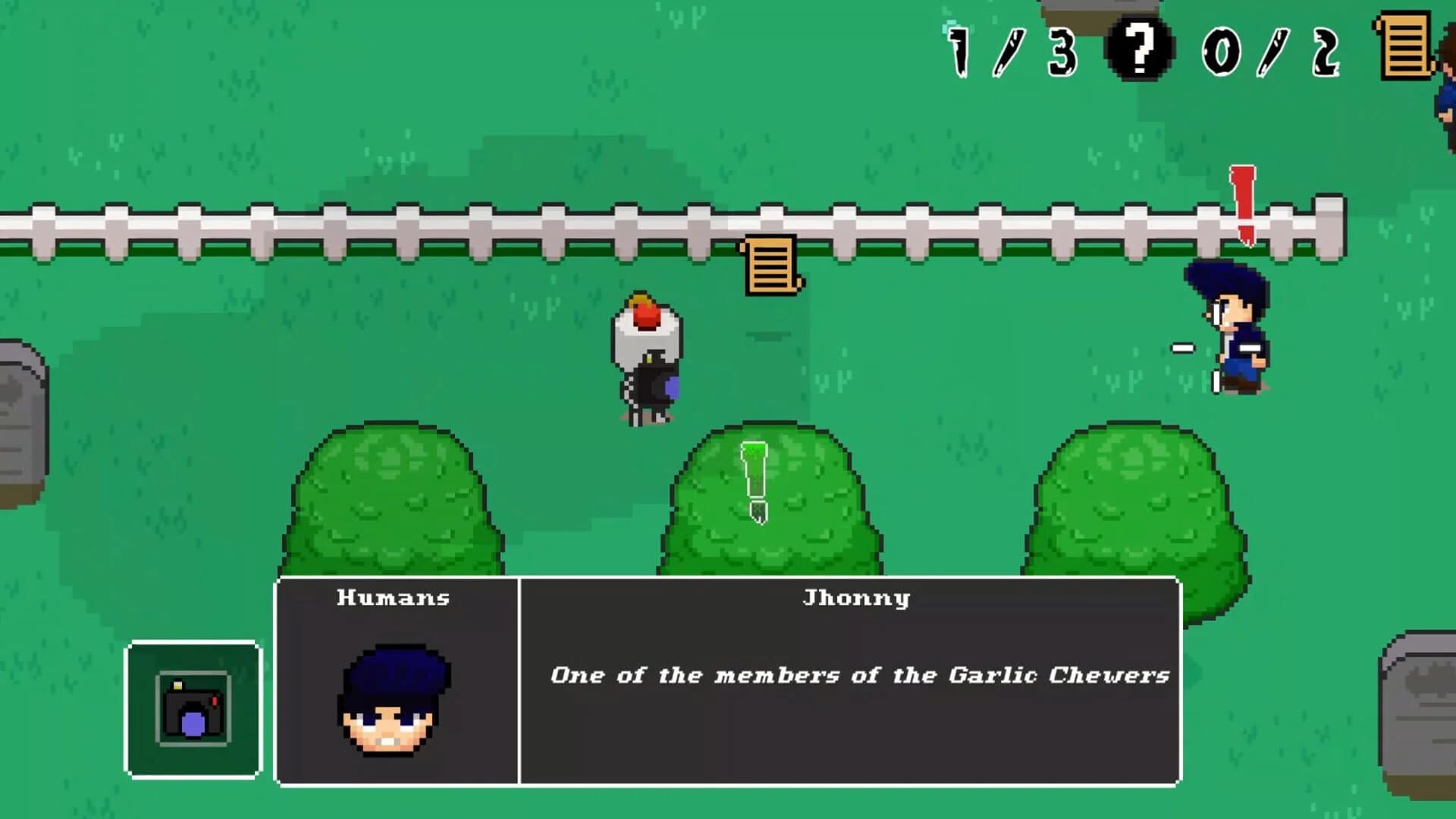
Task: Click the Garlic Chewers description text
Action: tap(858, 675)
